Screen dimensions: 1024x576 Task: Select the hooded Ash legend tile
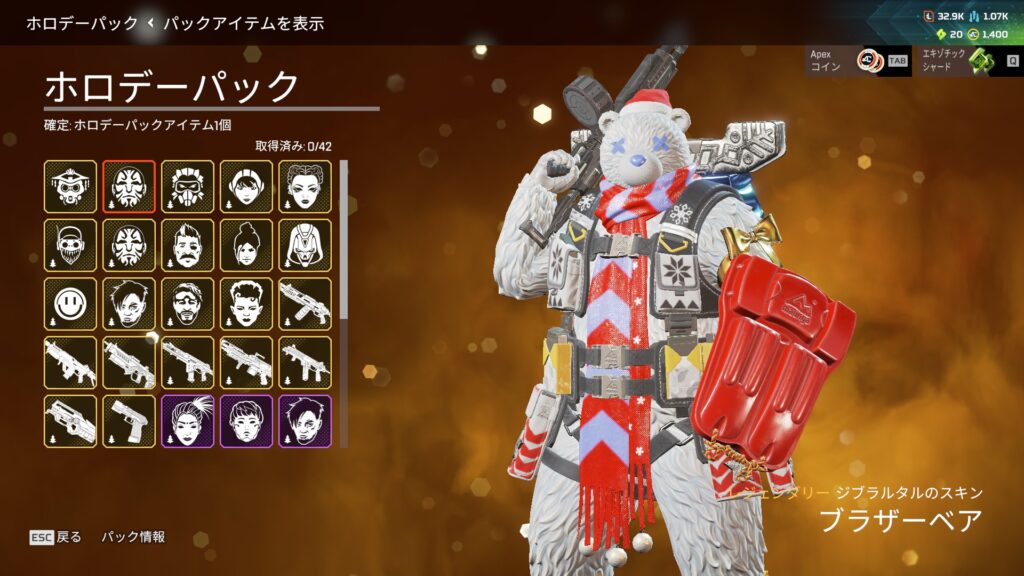click(305, 245)
